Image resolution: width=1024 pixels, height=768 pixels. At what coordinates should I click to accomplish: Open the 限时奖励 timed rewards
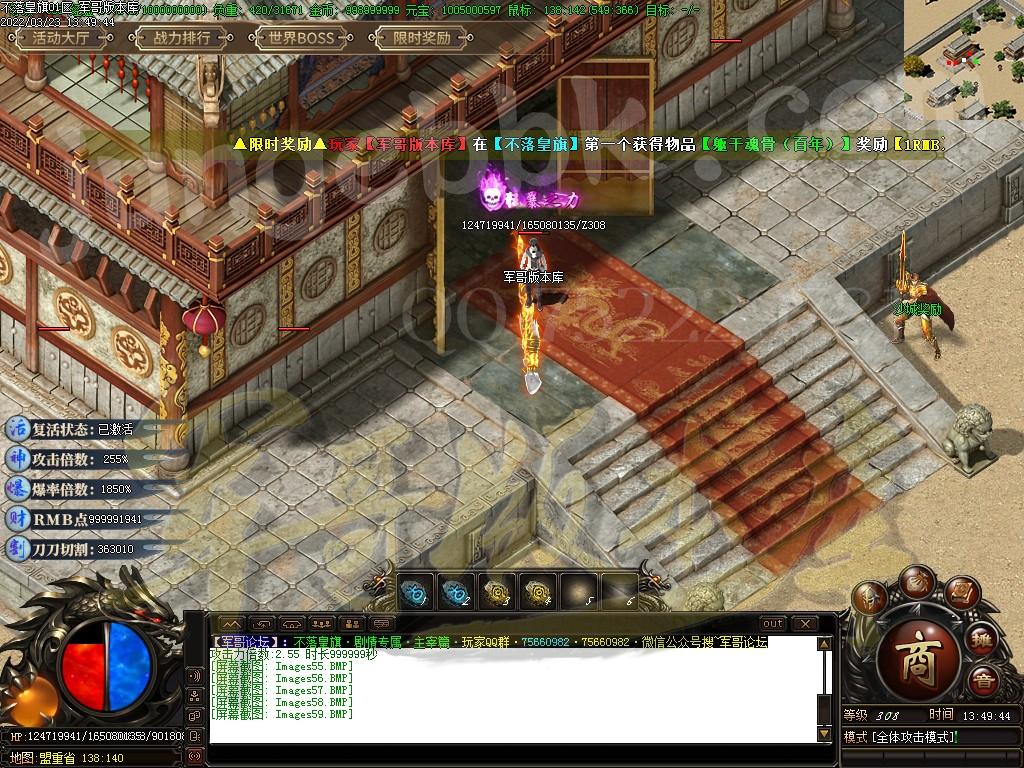420,38
